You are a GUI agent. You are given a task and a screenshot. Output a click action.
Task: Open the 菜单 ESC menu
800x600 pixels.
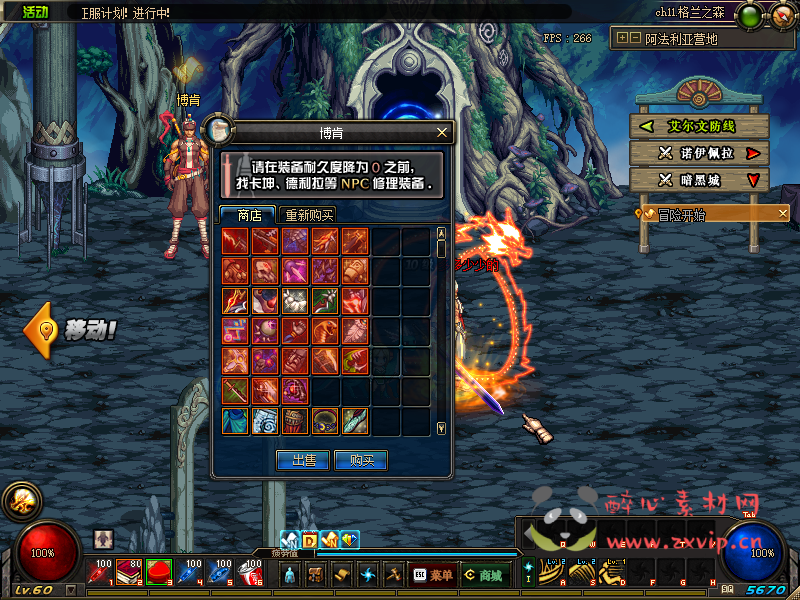(432, 575)
